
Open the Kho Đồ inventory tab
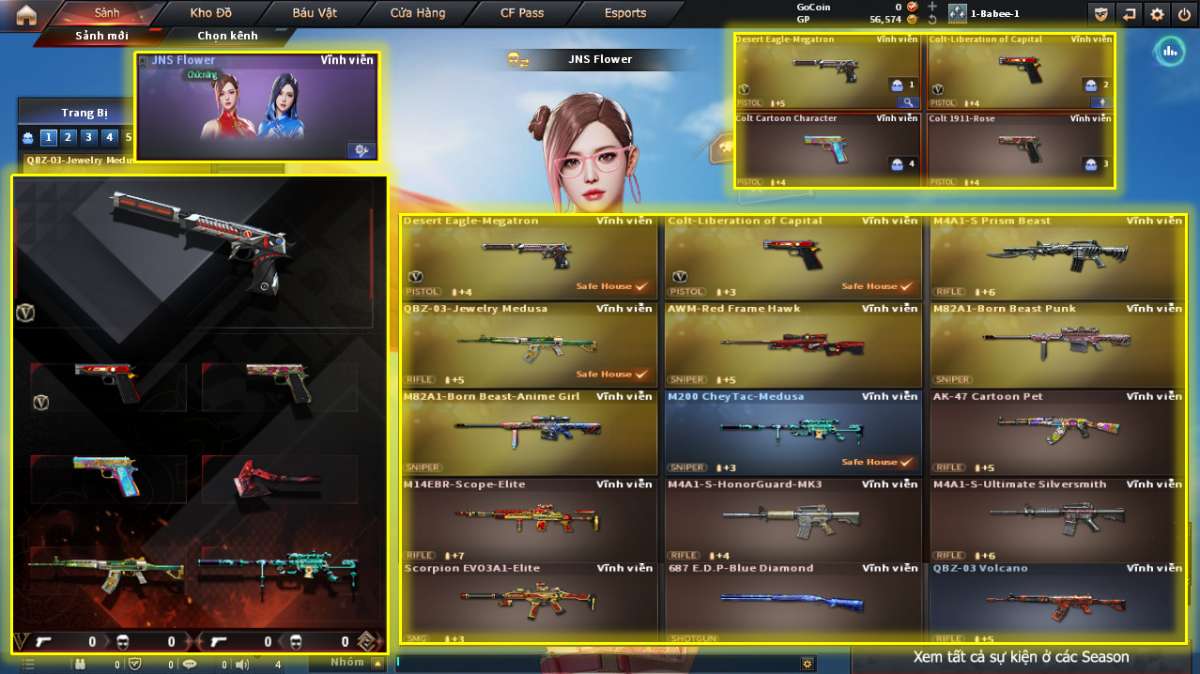click(211, 13)
